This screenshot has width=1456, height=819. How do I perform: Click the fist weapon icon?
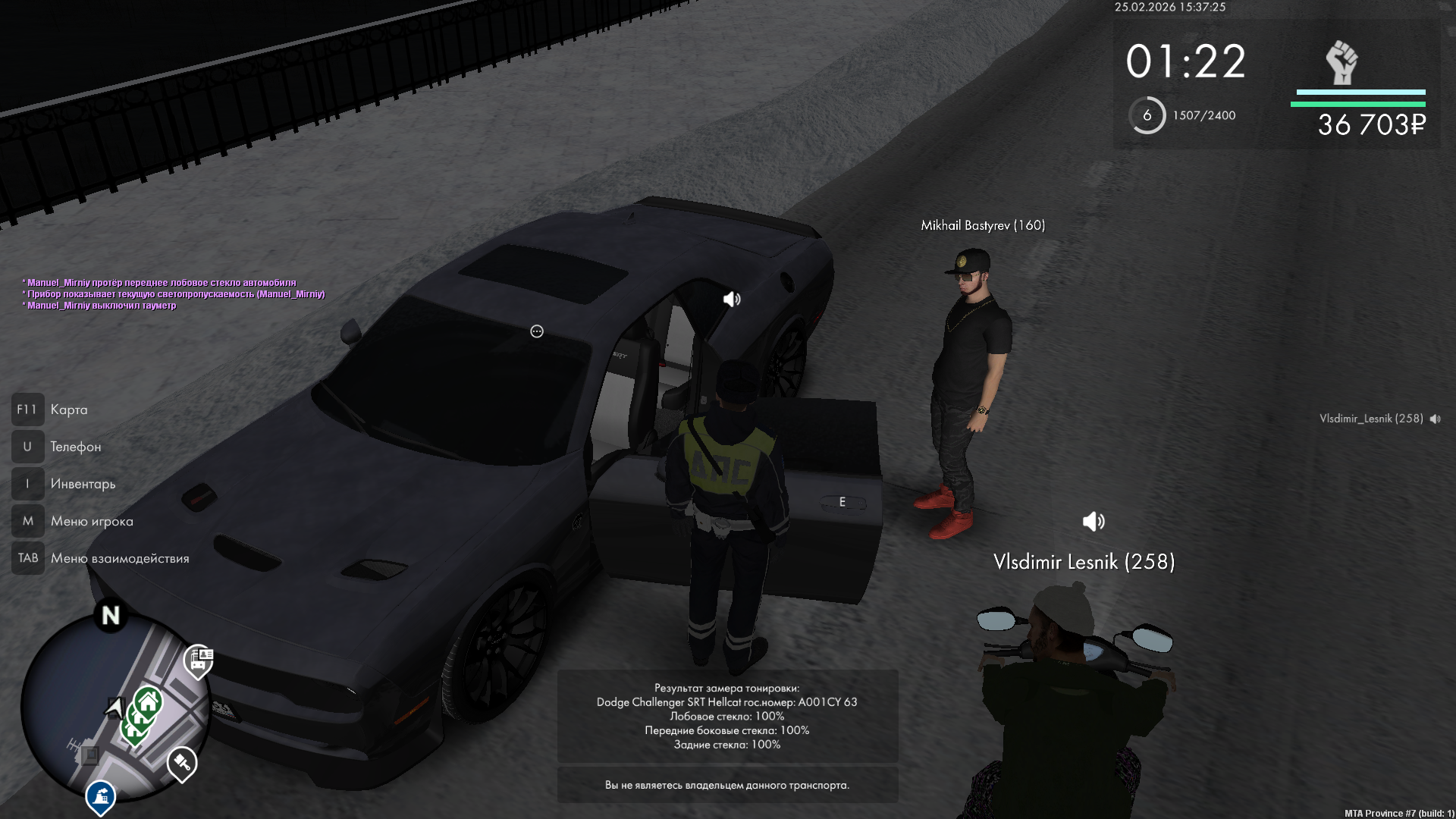coord(1341,62)
